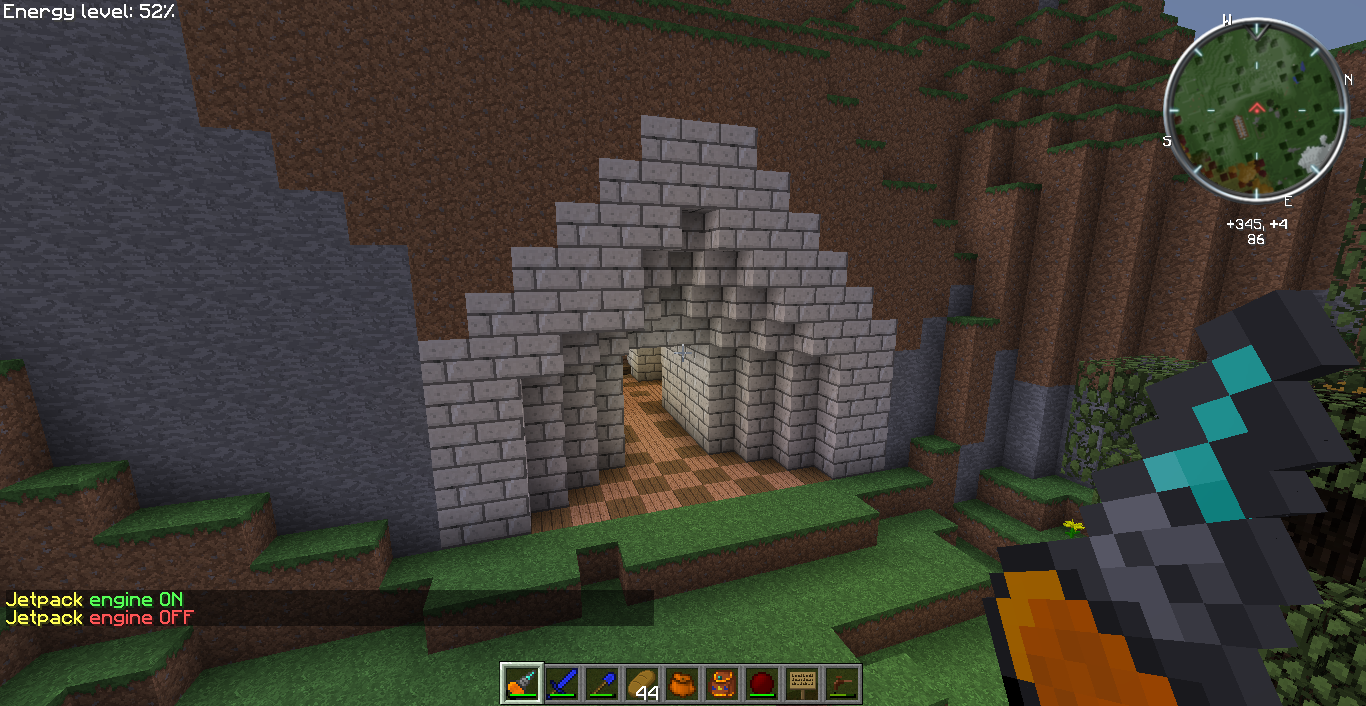The height and width of the screenshot is (706, 1366).
Task: Select the dark red orb slot
Action: [x=763, y=684]
